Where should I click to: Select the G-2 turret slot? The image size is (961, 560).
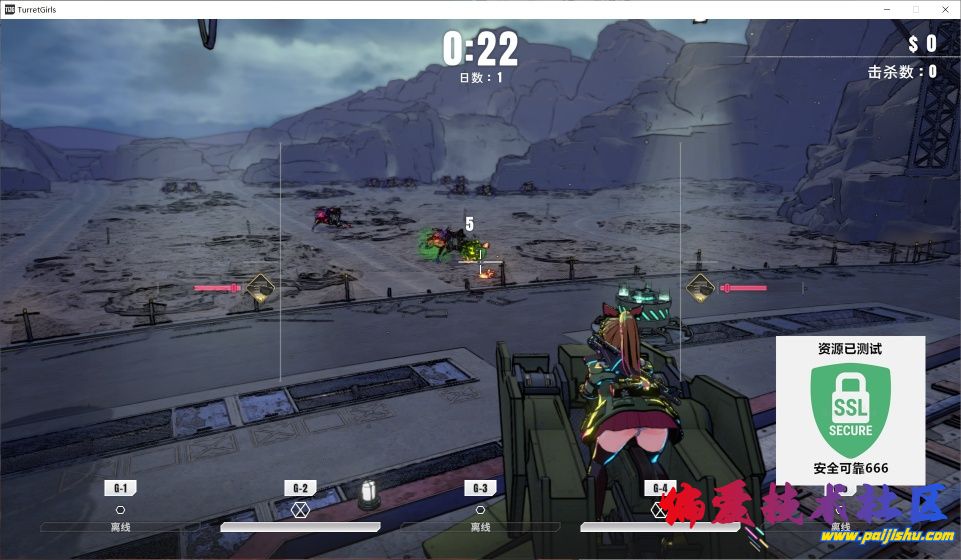coord(300,489)
